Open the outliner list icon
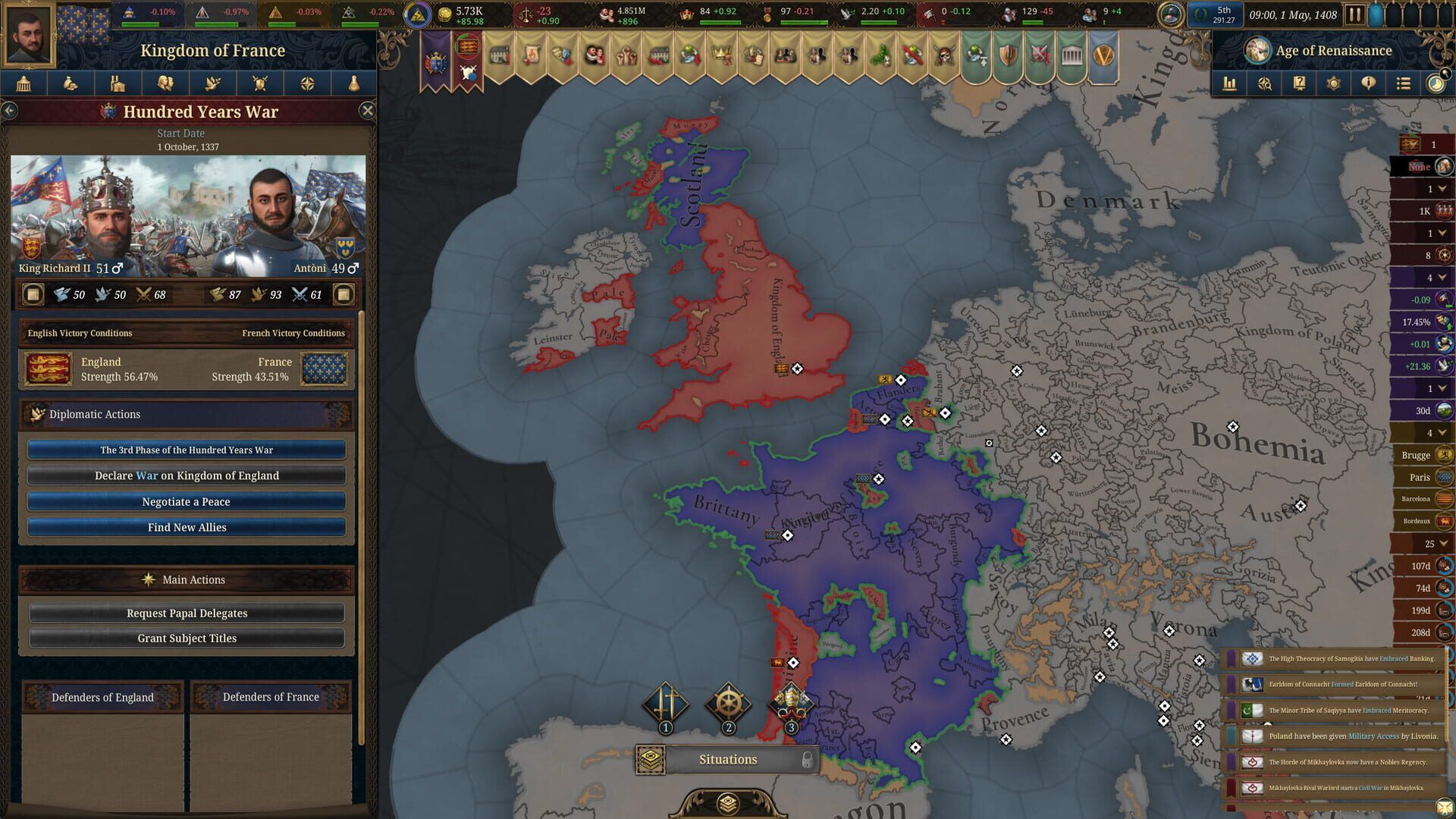This screenshot has width=1456, height=819. coord(1404,83)
